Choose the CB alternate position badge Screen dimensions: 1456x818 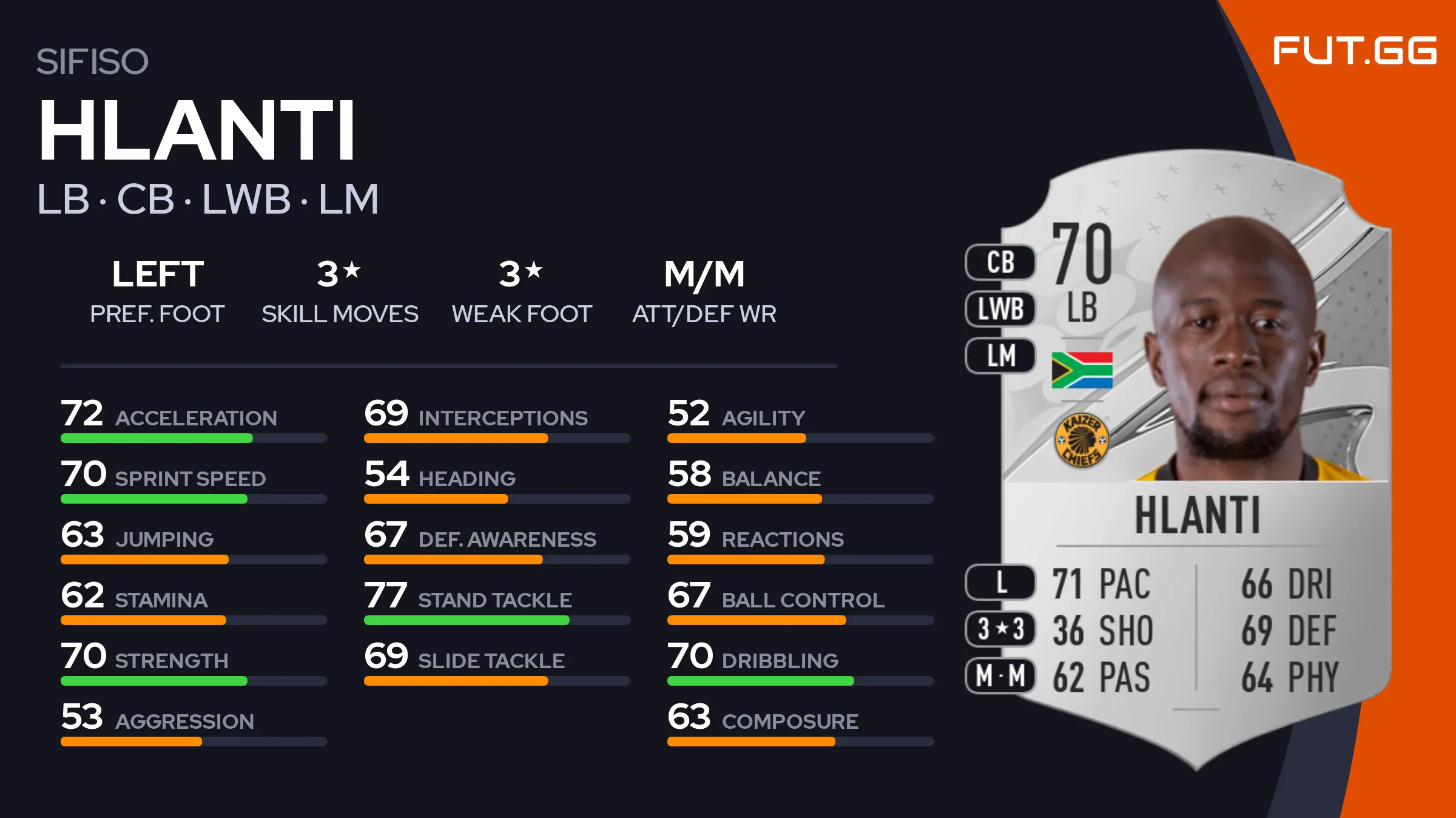(1000, 262)
